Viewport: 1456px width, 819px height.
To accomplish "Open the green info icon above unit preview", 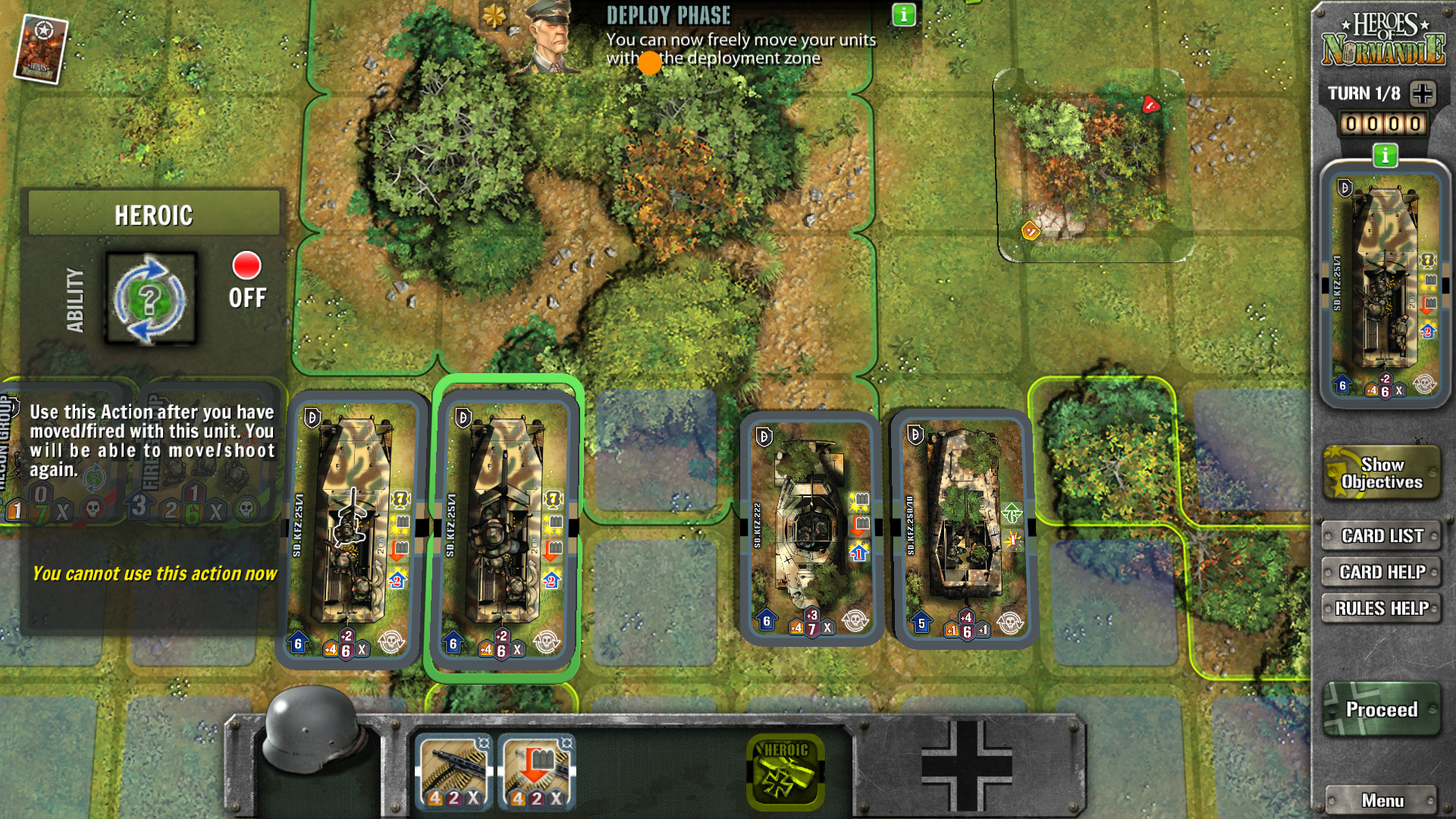I will pos(1385,155).
